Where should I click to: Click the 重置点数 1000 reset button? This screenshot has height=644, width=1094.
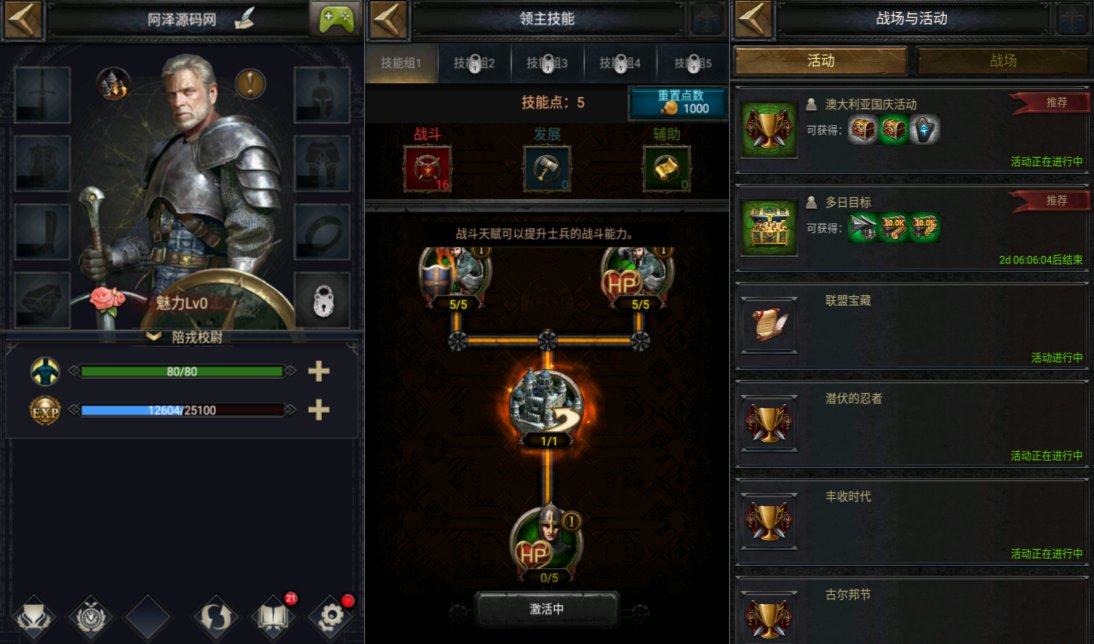click(676, 103)
